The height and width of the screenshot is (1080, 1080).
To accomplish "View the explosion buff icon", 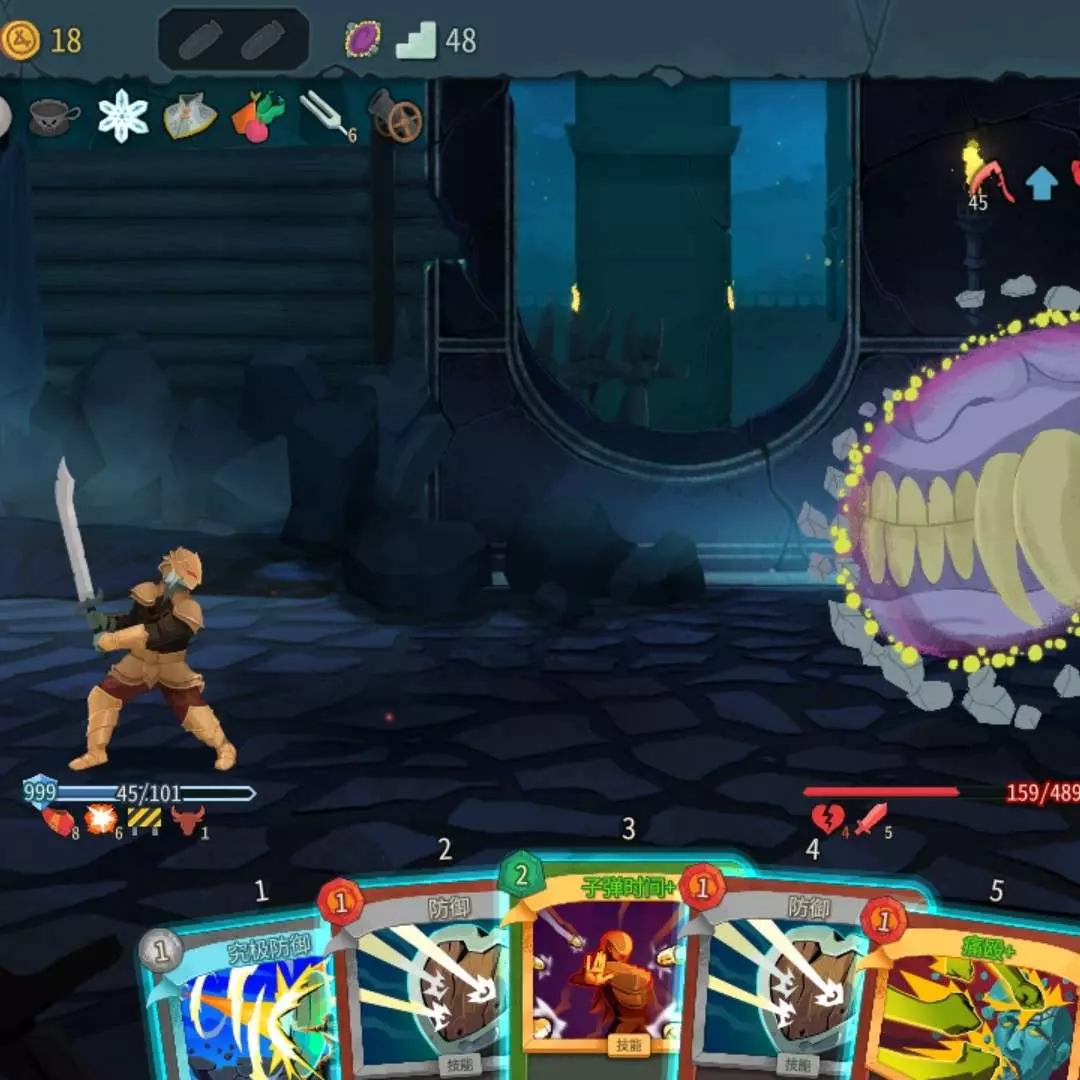I will point(100,820).
